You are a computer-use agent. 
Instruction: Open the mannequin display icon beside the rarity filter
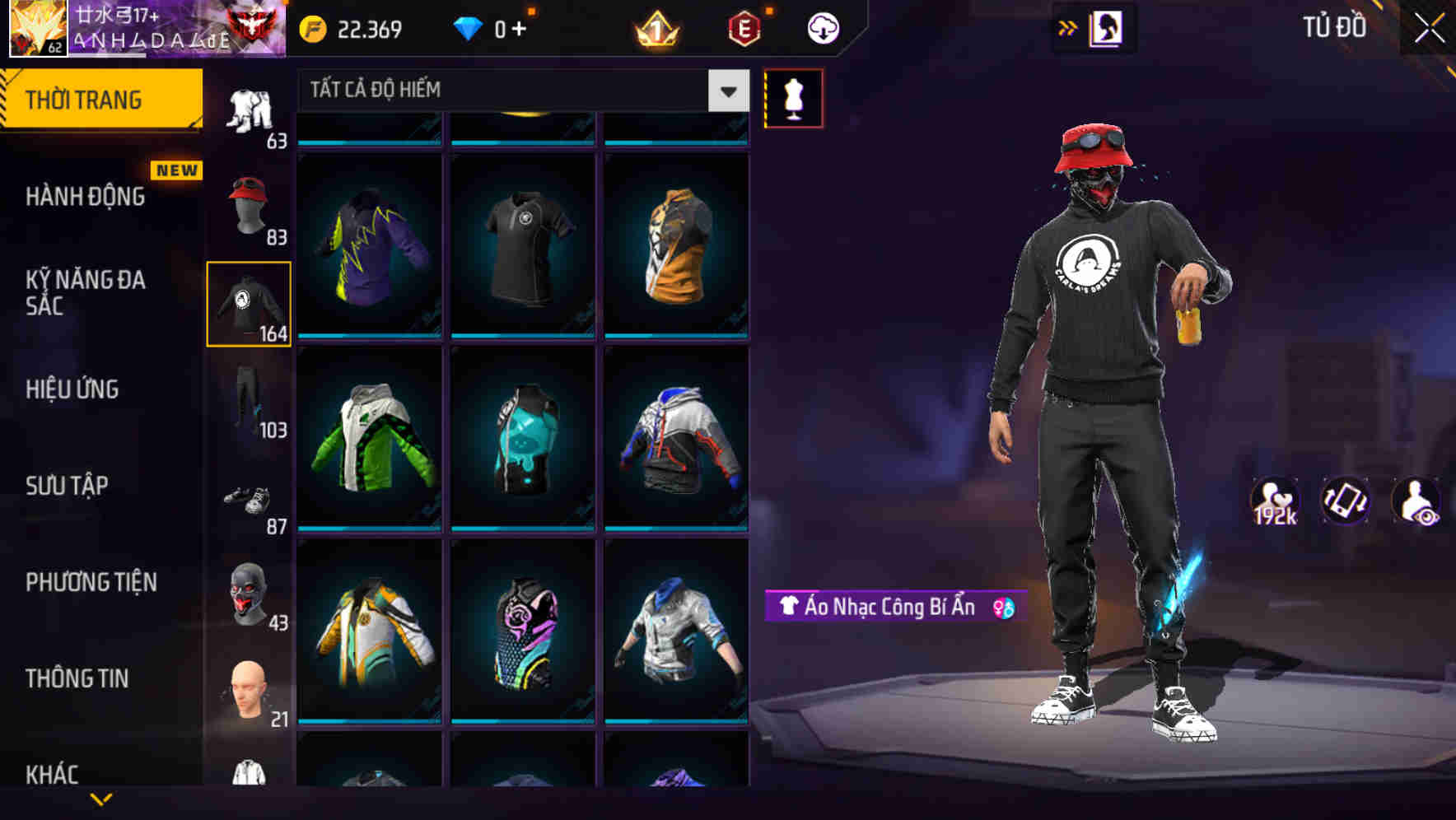pos(793,98)
